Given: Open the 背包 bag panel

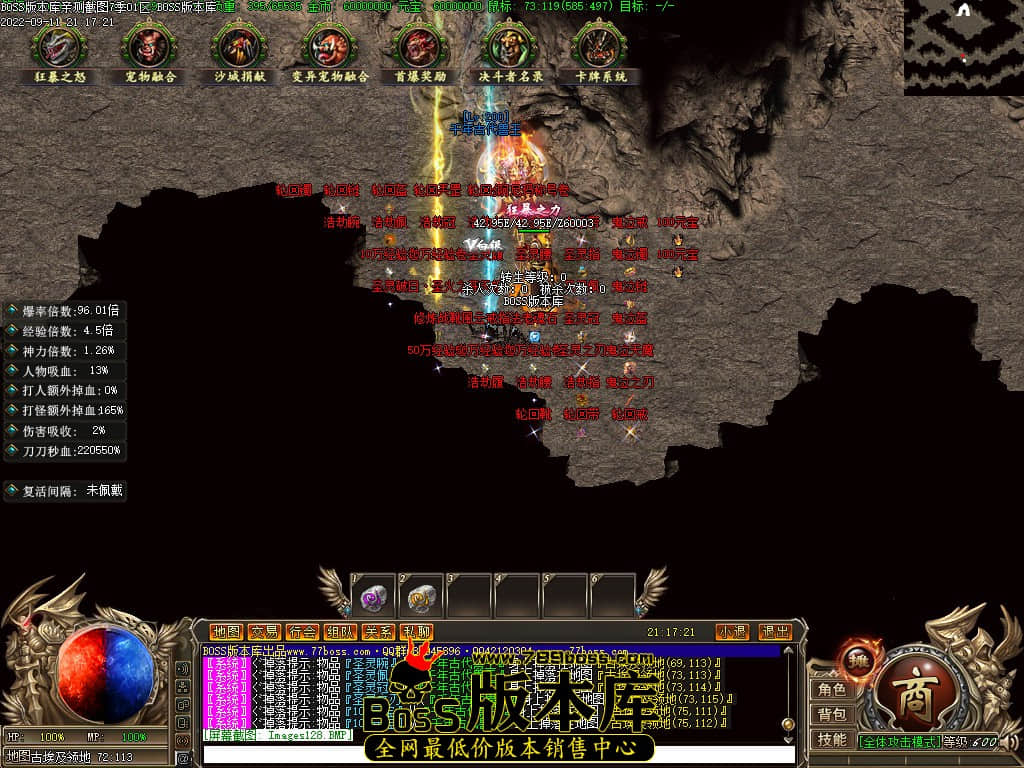Looking at the screenshot, I should coord(832,714).
